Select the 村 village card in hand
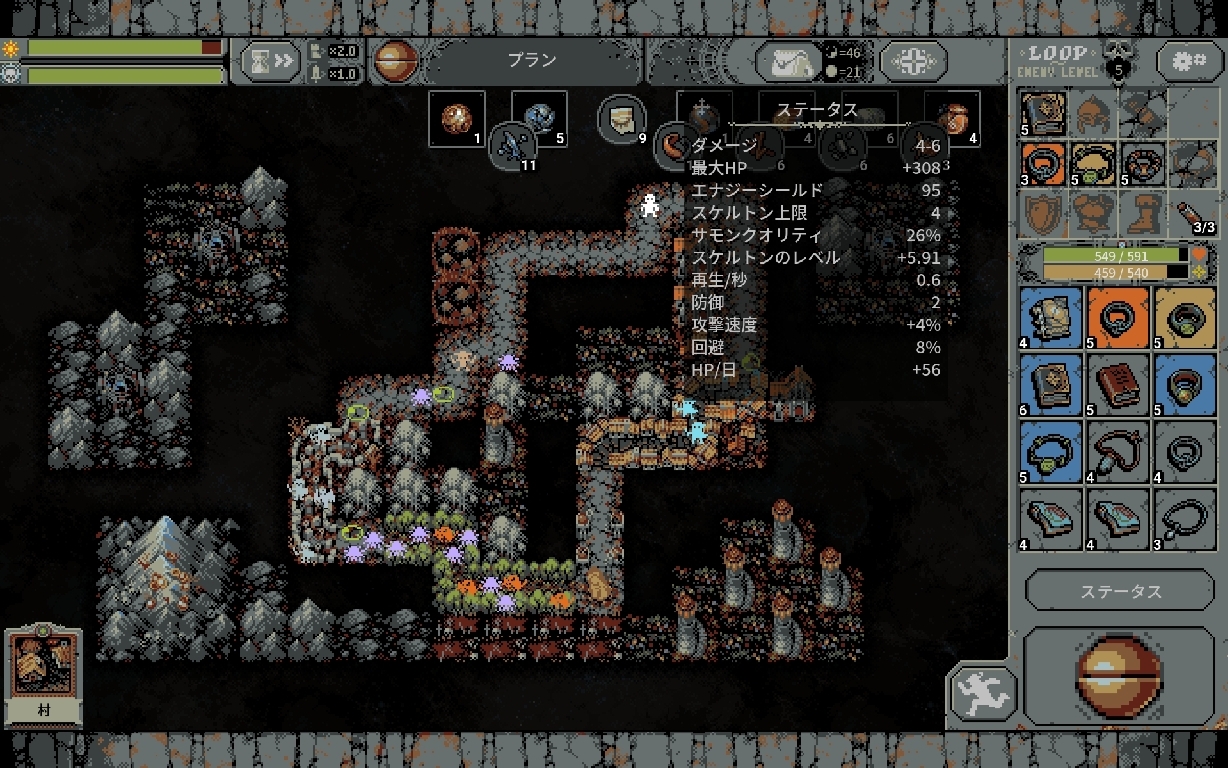This screenshot has width=1228, height=768. coord(43,676)
